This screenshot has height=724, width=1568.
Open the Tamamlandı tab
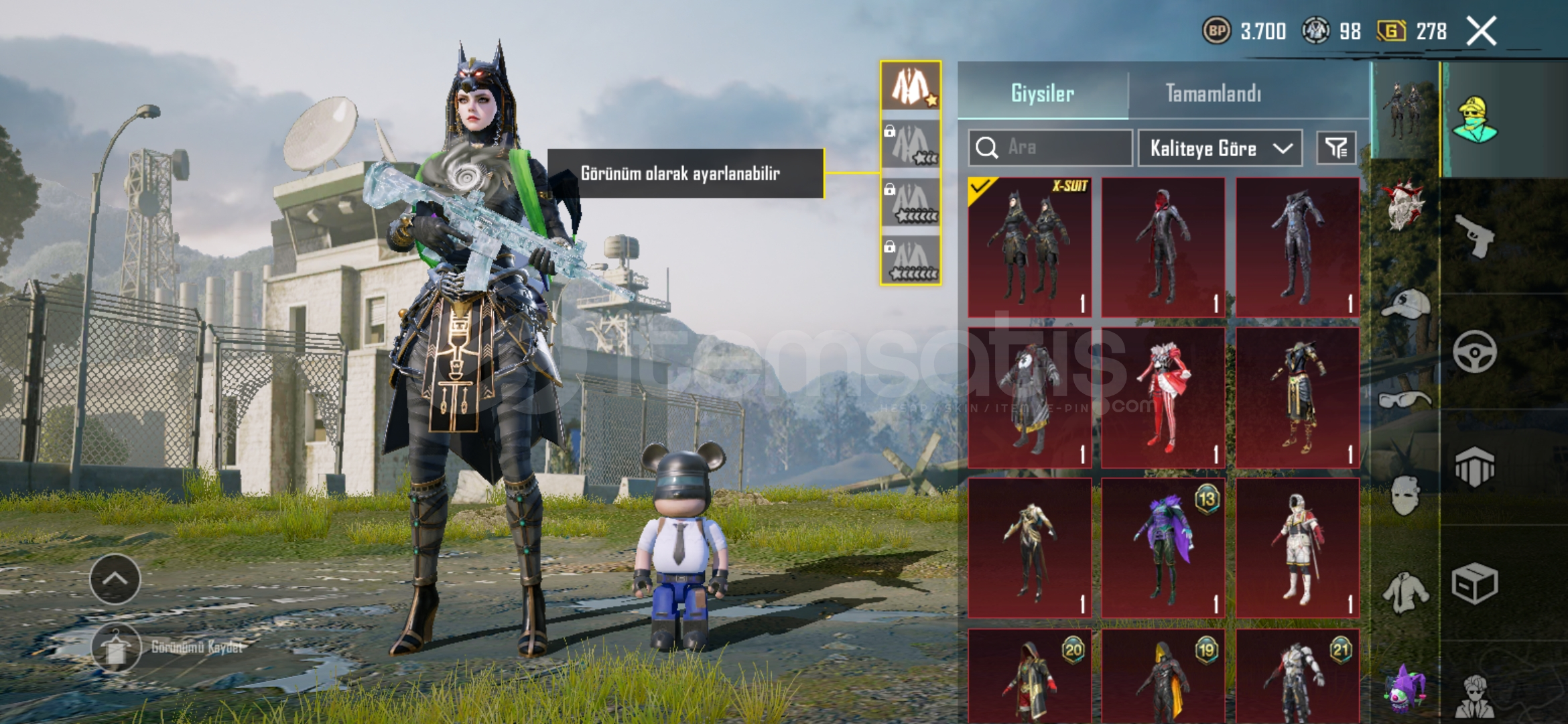pos(1214,93)
